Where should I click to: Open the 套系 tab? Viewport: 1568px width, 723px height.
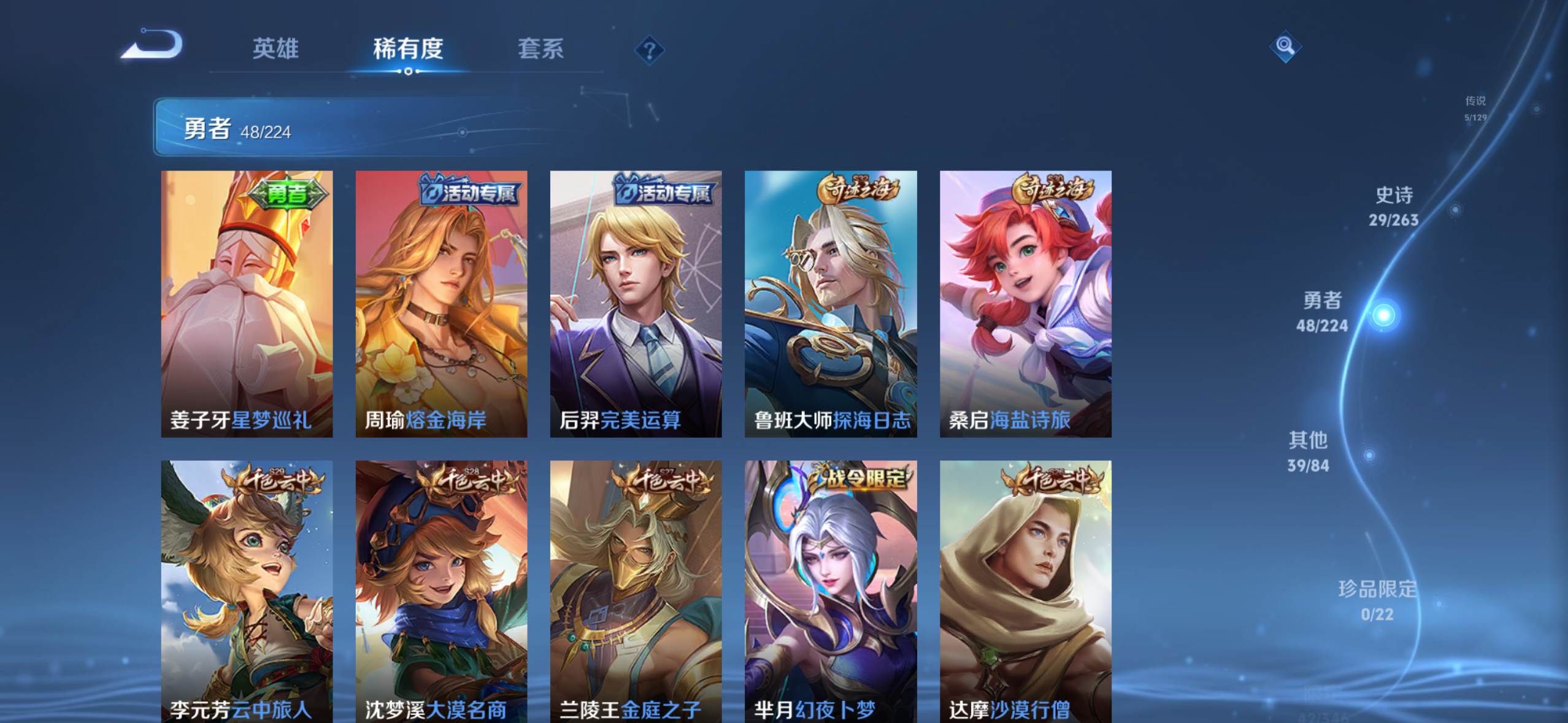(540, 48)
